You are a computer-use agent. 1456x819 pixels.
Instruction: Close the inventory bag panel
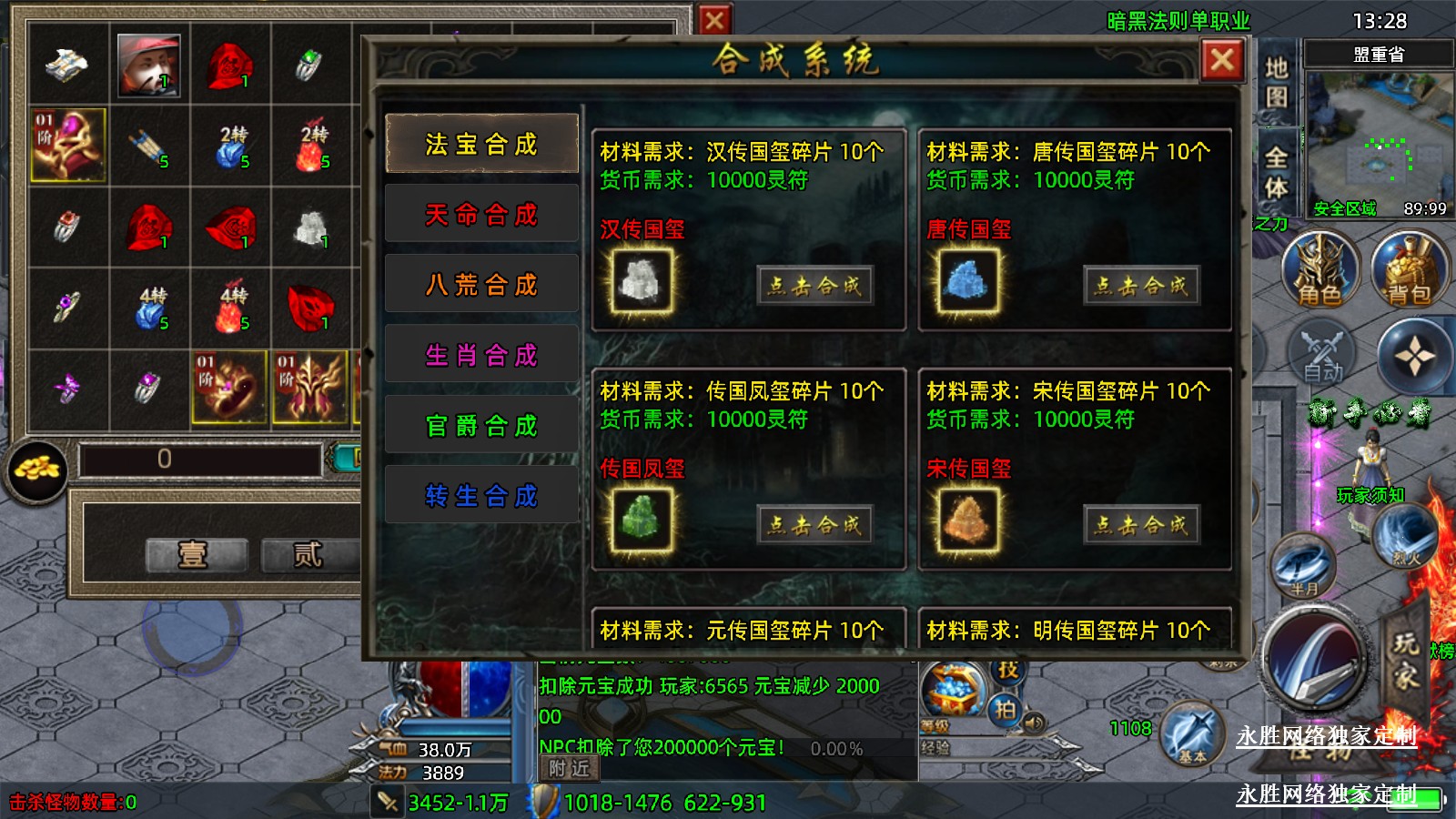pyautogui.click(x=714, y=20)
